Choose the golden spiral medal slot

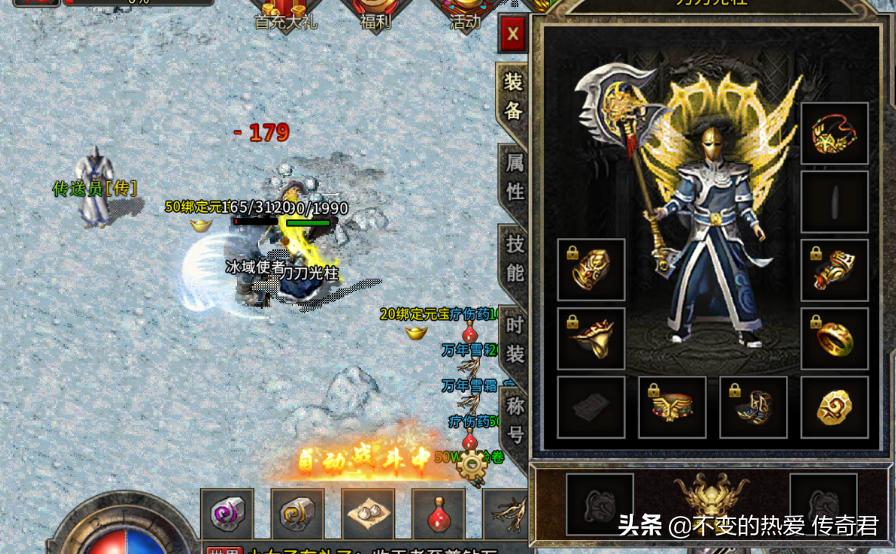[835, 407]
